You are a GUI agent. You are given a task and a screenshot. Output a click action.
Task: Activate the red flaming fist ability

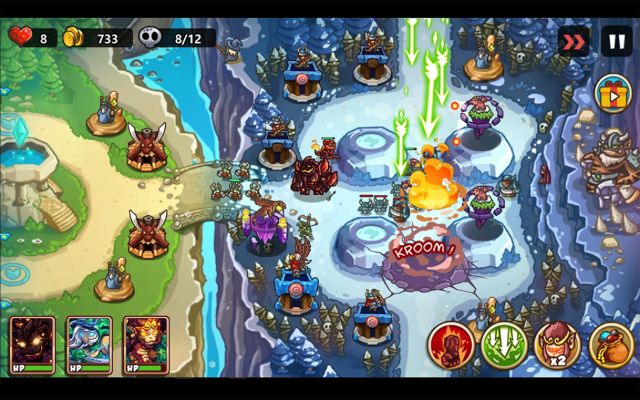pos(451,346)
